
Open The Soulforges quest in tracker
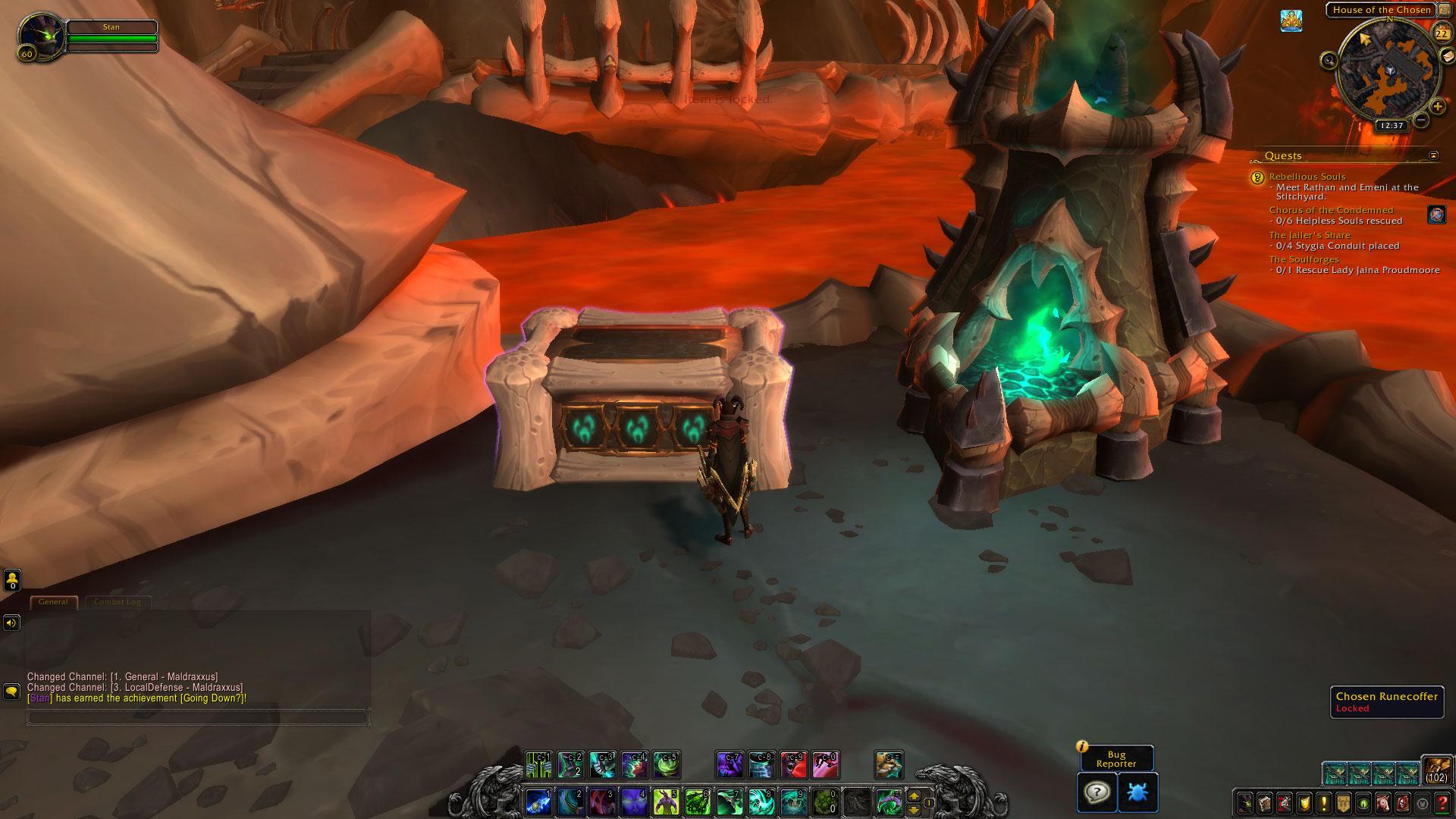pos(1304,259)
